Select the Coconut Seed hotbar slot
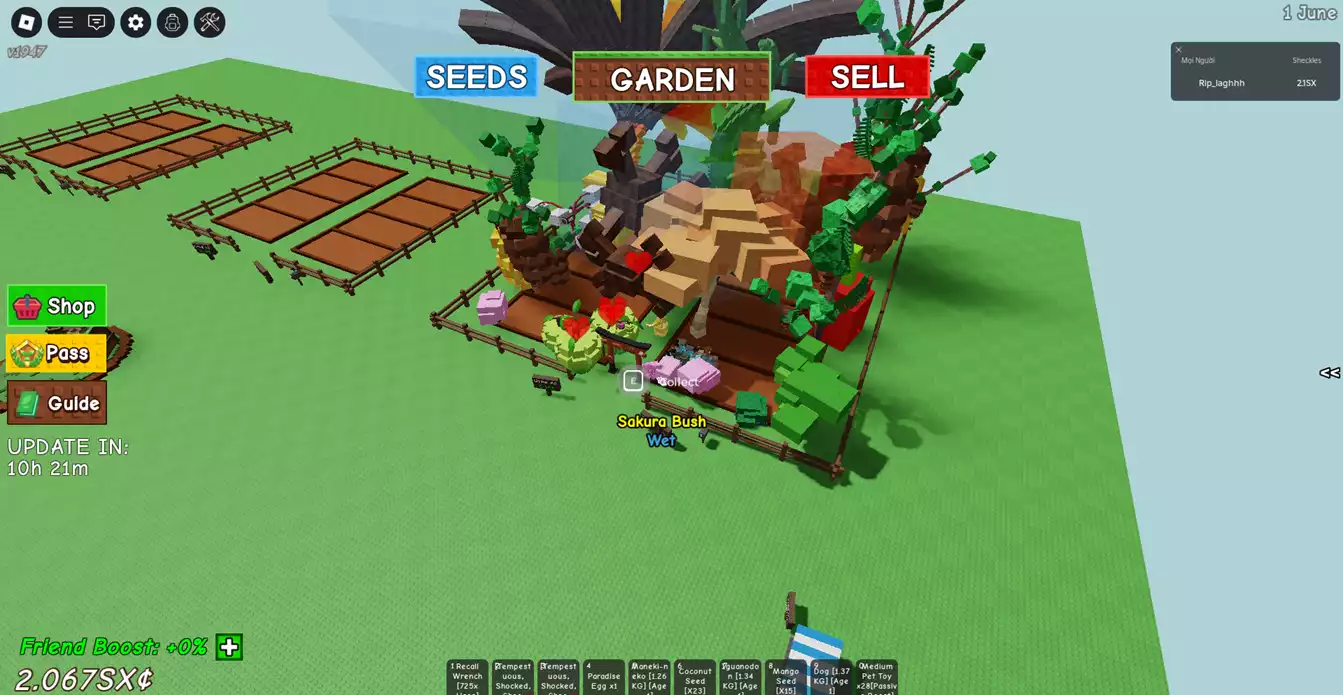The width and height of the screenshot is (1343, 695). (x=695, y=677)
